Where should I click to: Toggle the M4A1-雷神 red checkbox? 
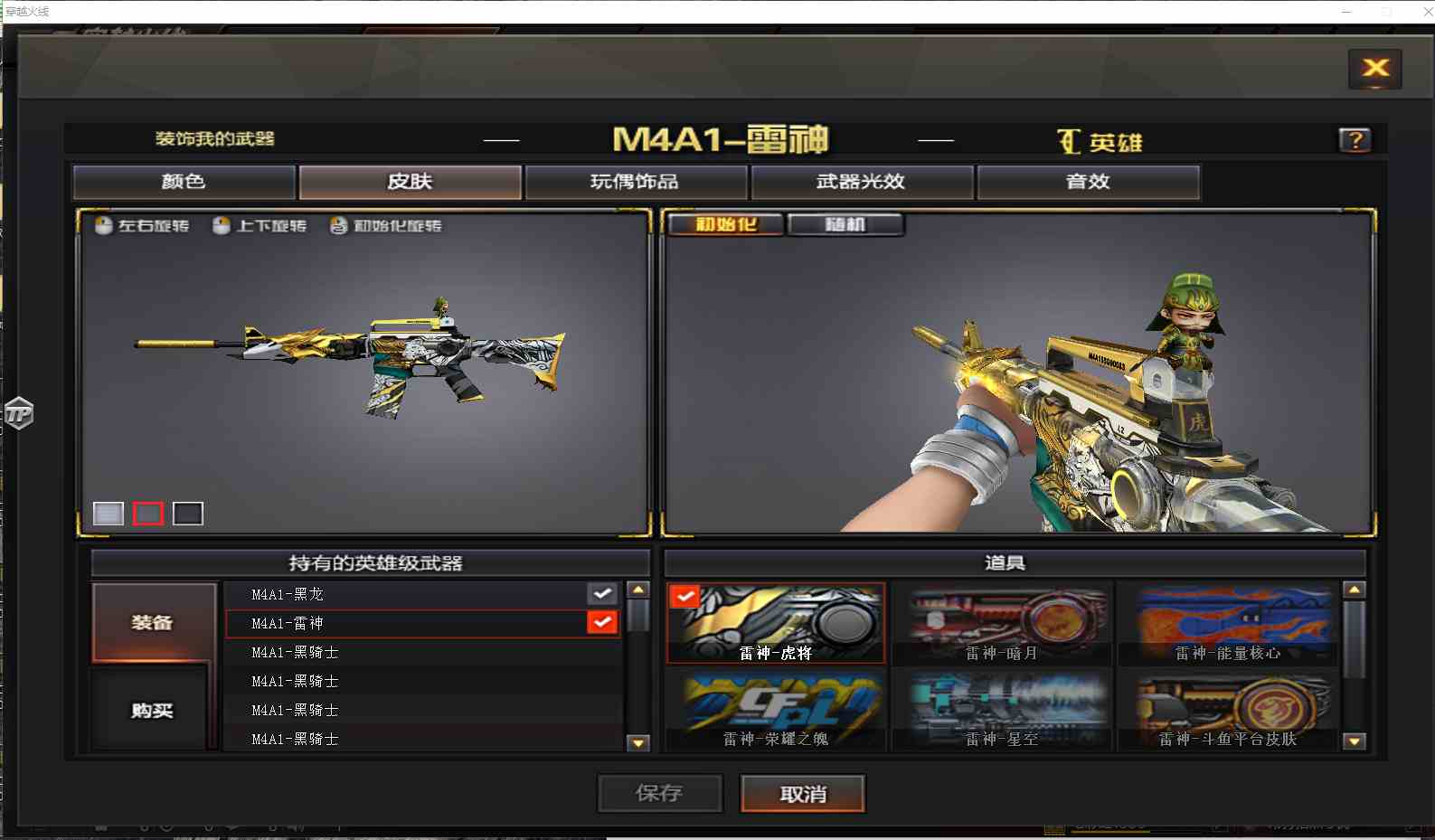[x=602, y=622]
